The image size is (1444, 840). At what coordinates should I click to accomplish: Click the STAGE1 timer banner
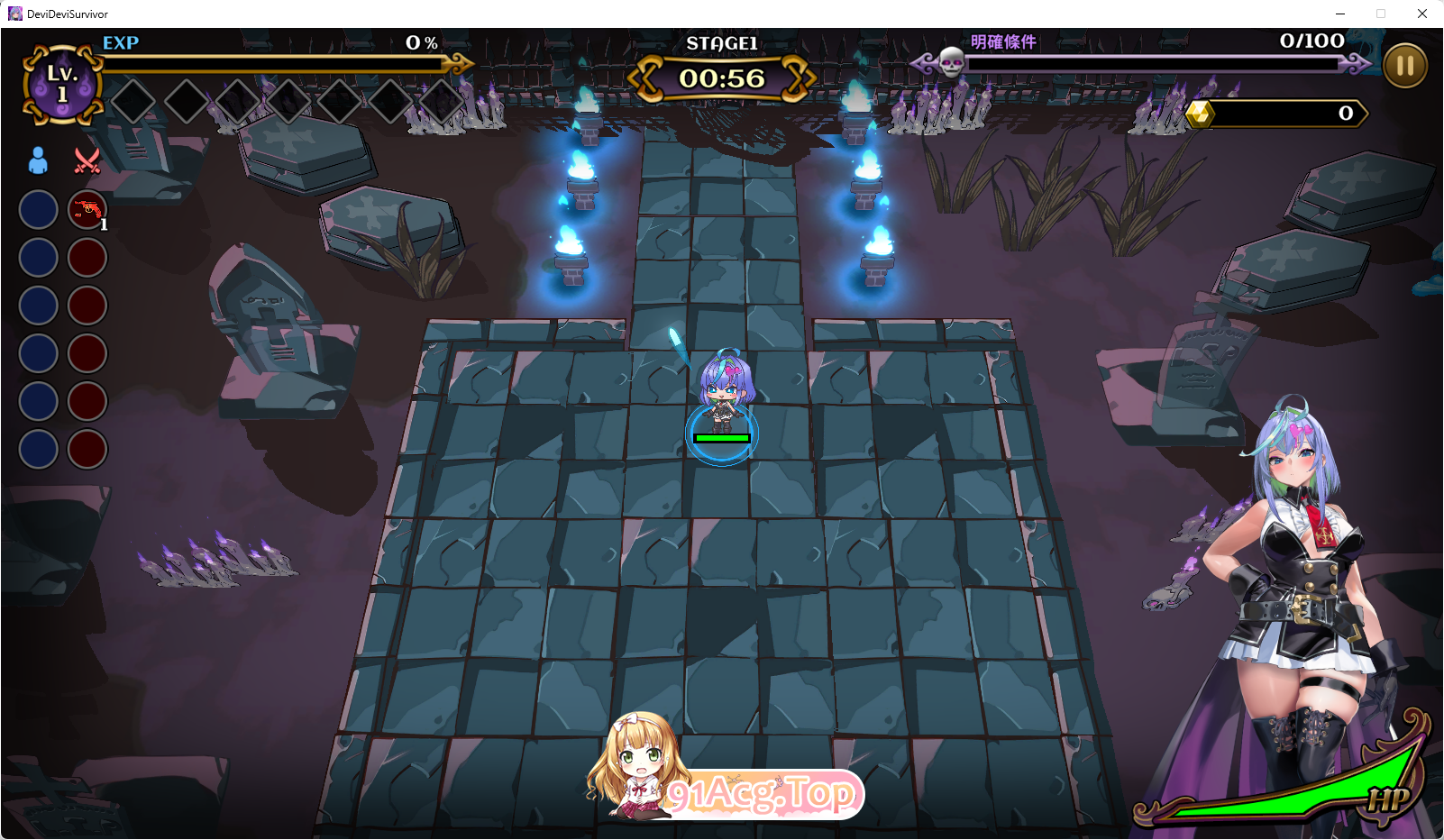tap(721, 77)
